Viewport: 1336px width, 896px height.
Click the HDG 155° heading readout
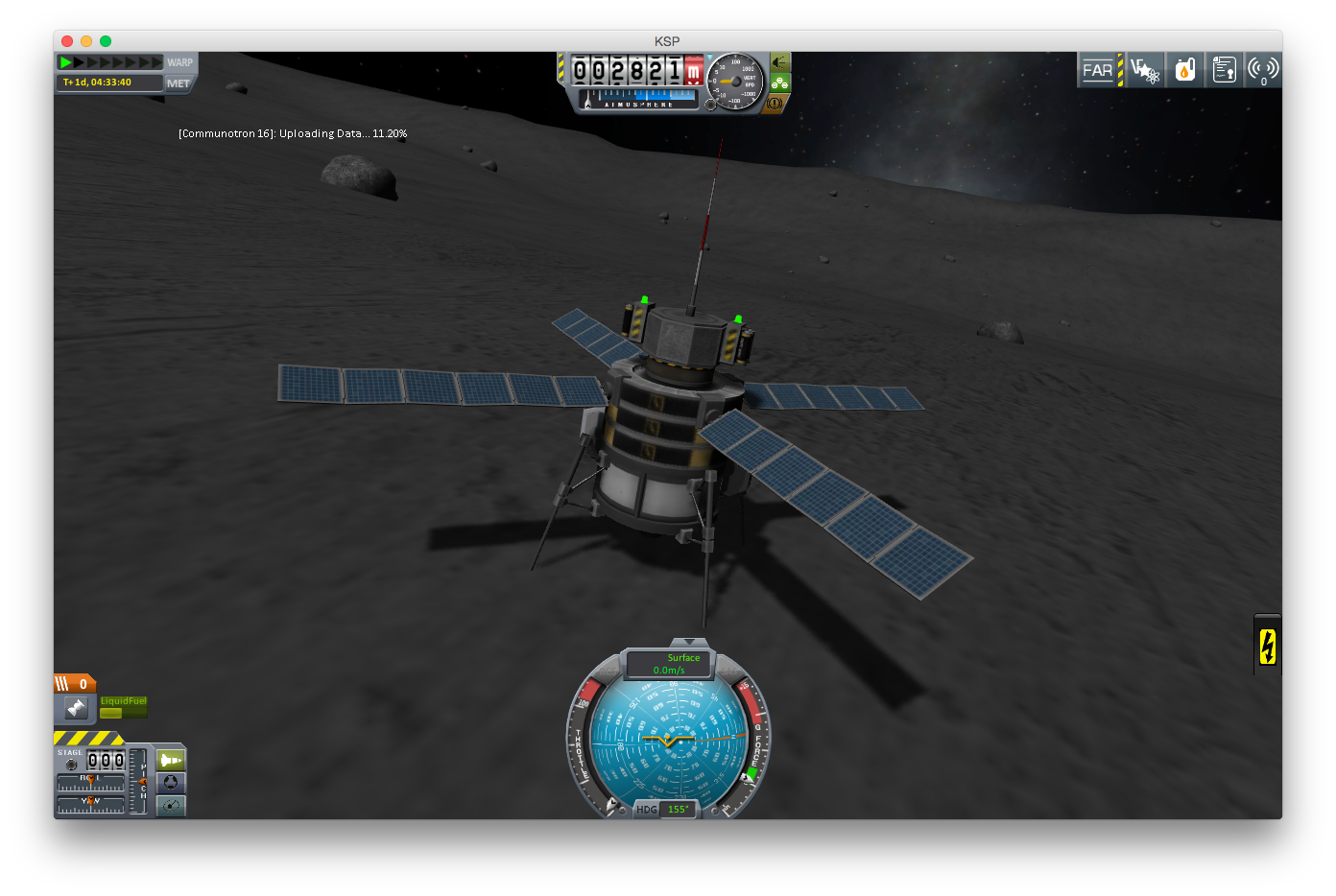[x=677, y=809]
